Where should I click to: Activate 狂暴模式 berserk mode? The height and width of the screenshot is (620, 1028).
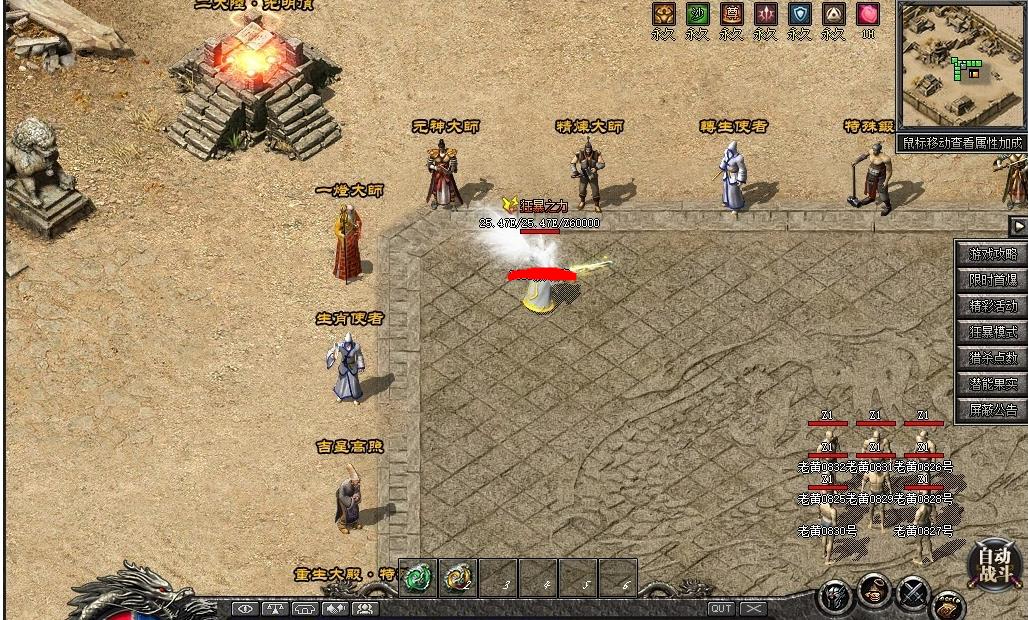[992, 332]
